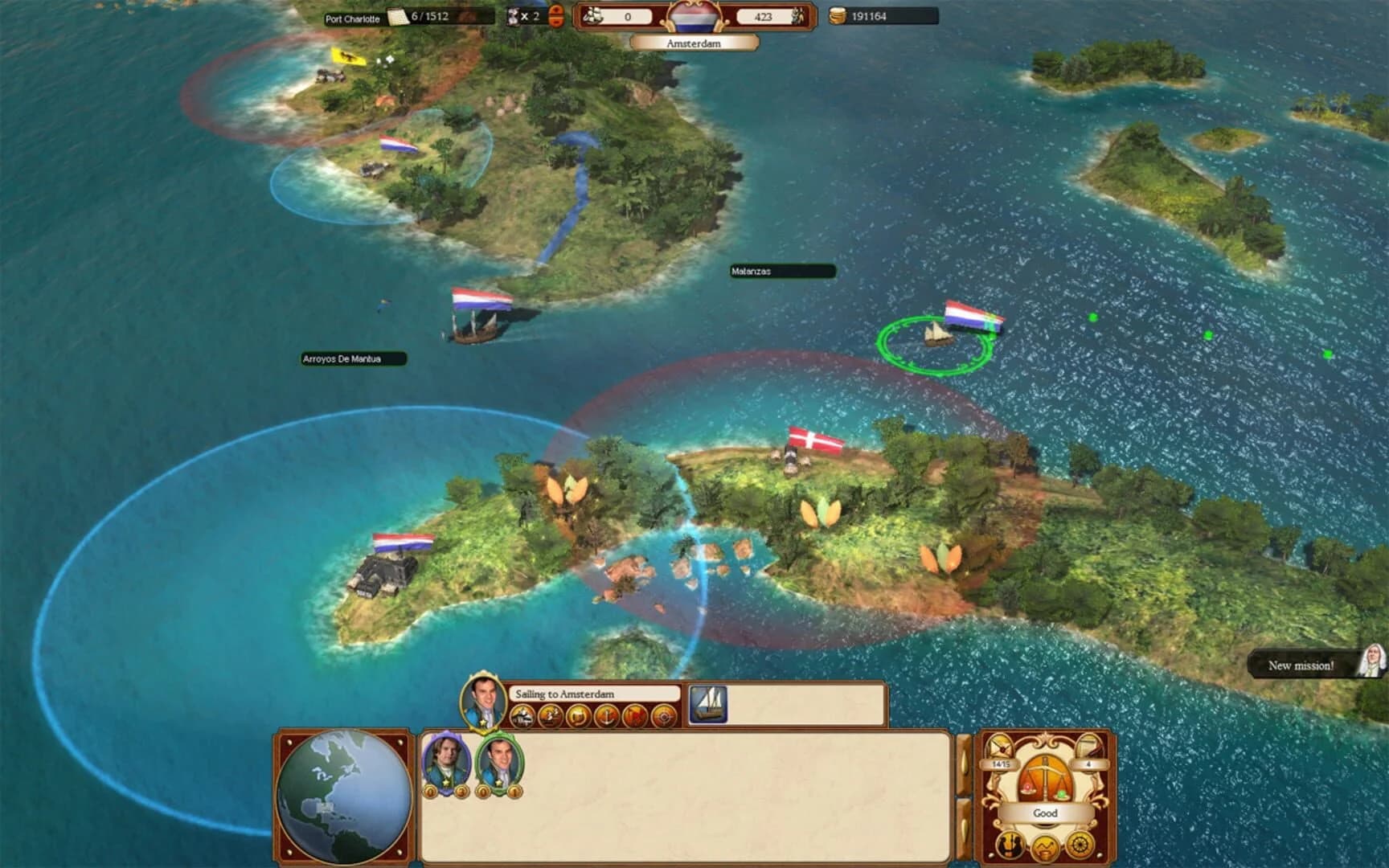Open the tavern (beer mug) icon

[x=577, y=715]
